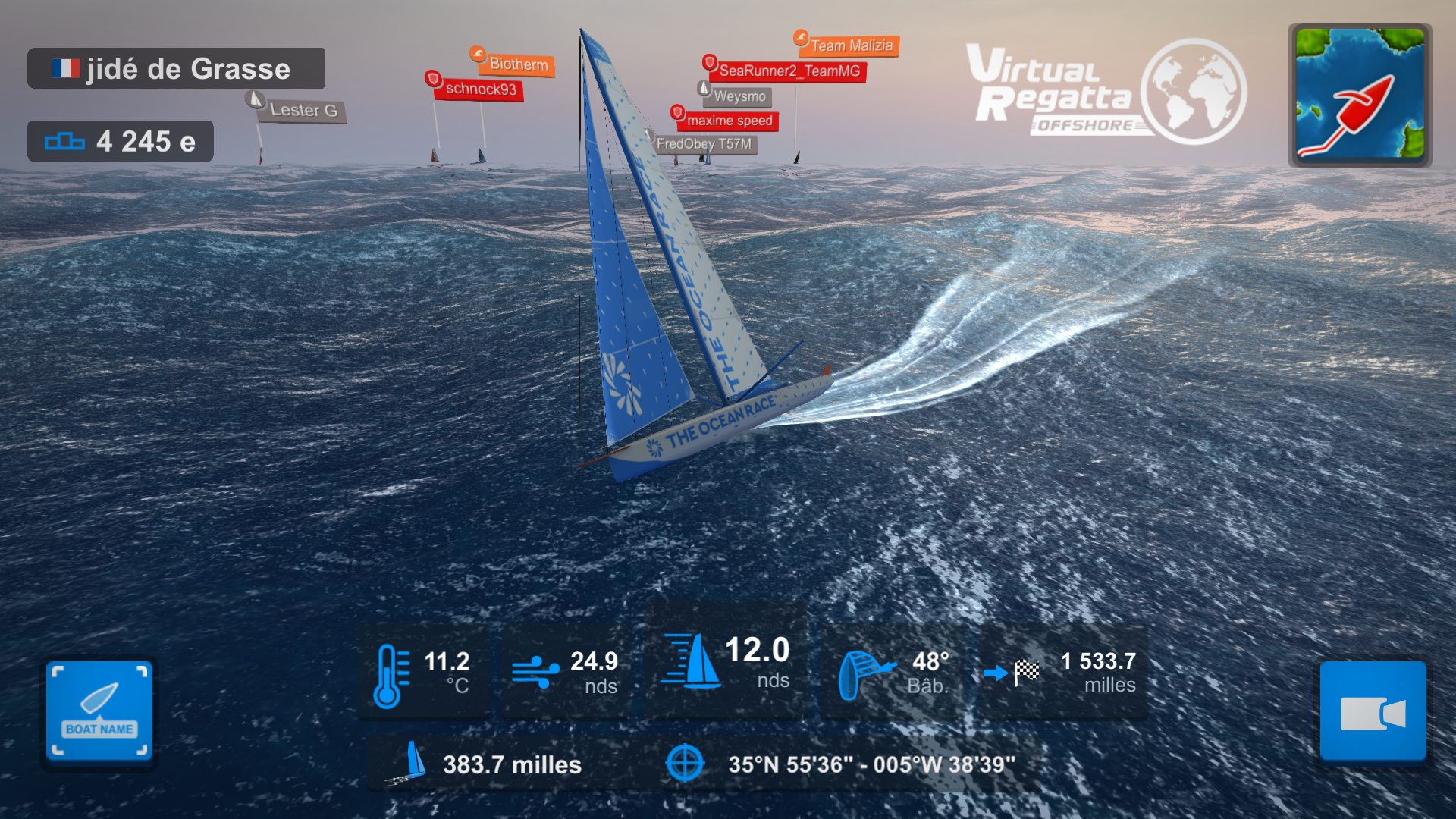Select the FredObey T57M name tag
This screenshot has height=819, width=1456.
pos(704,144)
